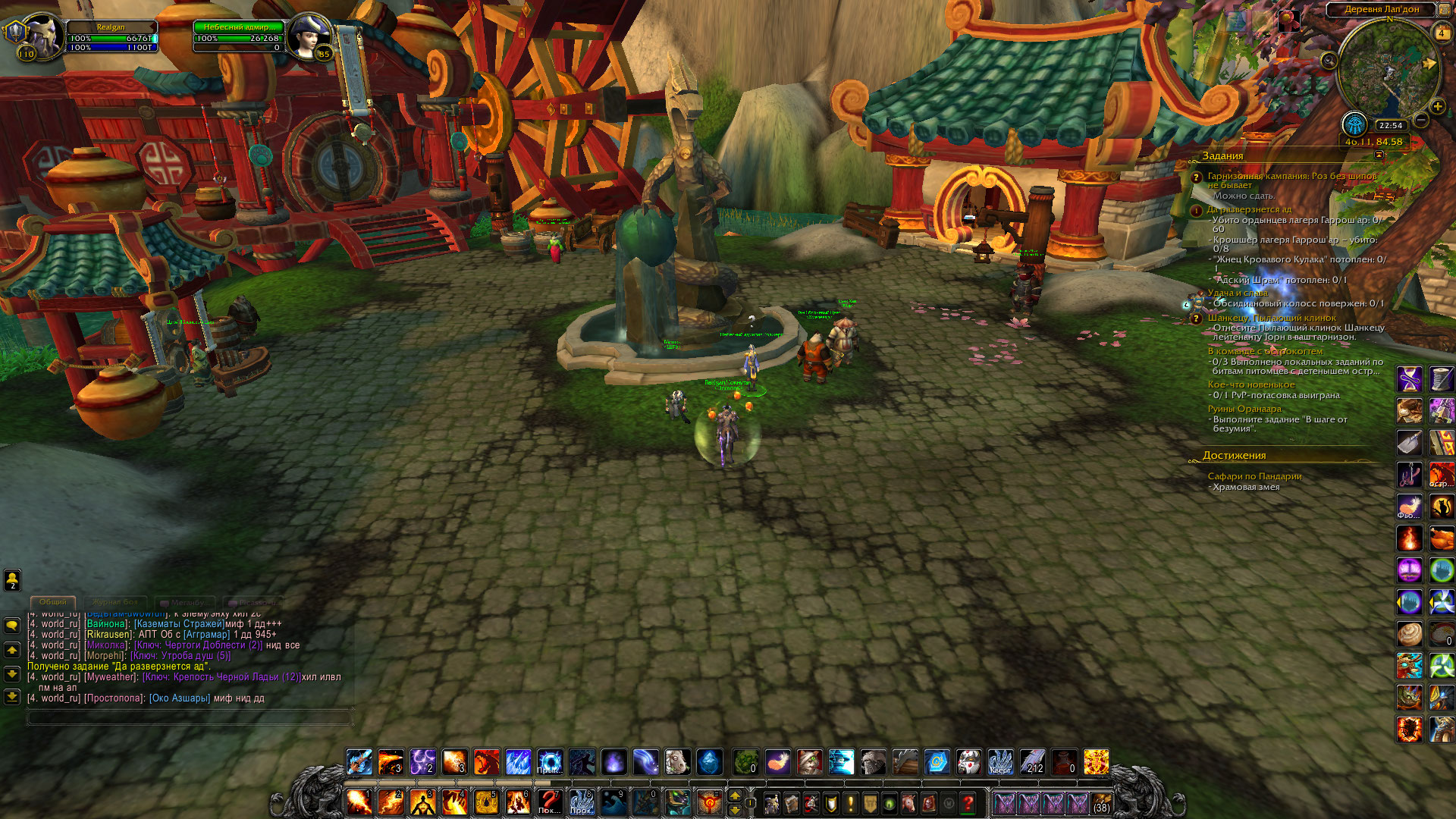Select the Realgan player portrait
Screen dimensions: 1456x819
coord(42,34)
